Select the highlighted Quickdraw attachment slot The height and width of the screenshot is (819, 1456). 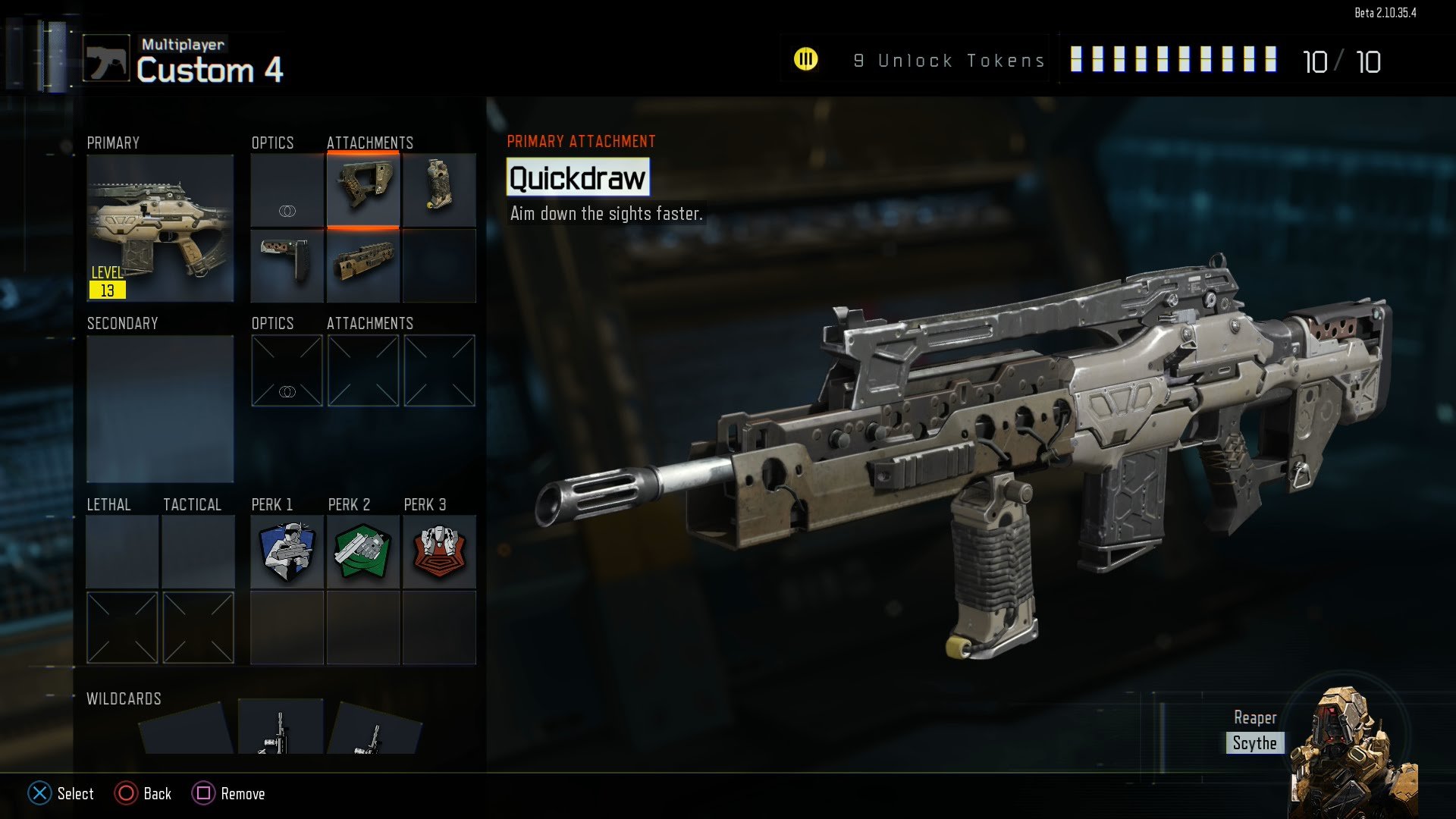click(x=363, y=190)
